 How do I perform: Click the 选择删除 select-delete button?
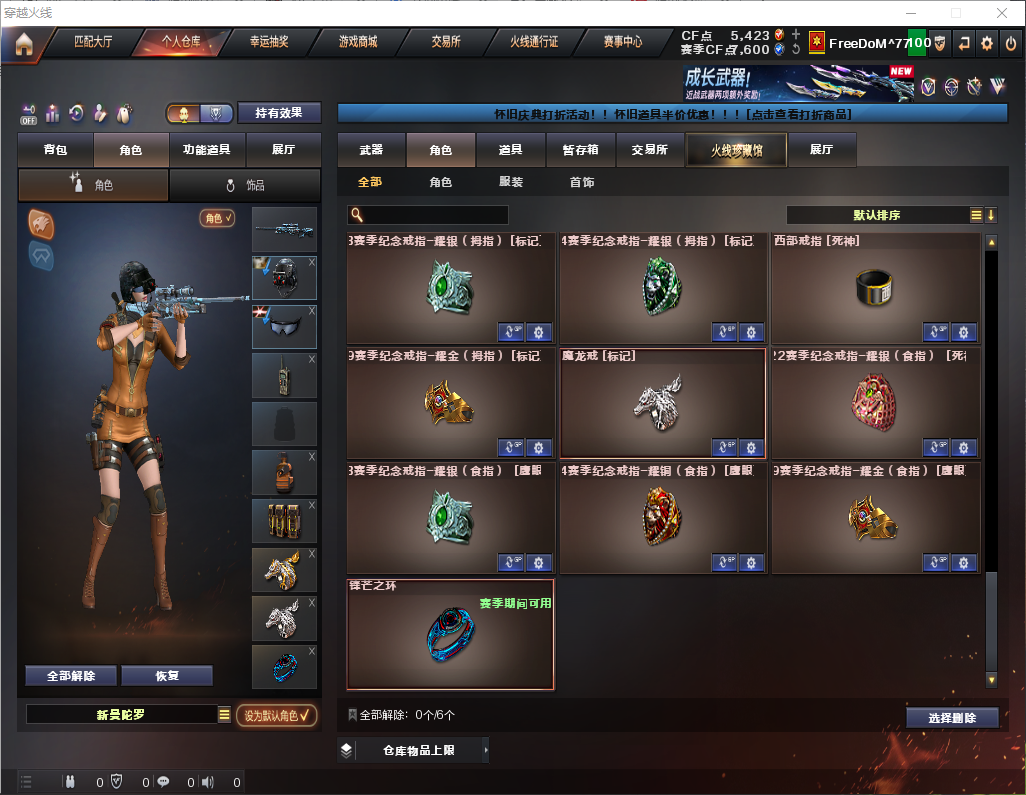point(952,718)
